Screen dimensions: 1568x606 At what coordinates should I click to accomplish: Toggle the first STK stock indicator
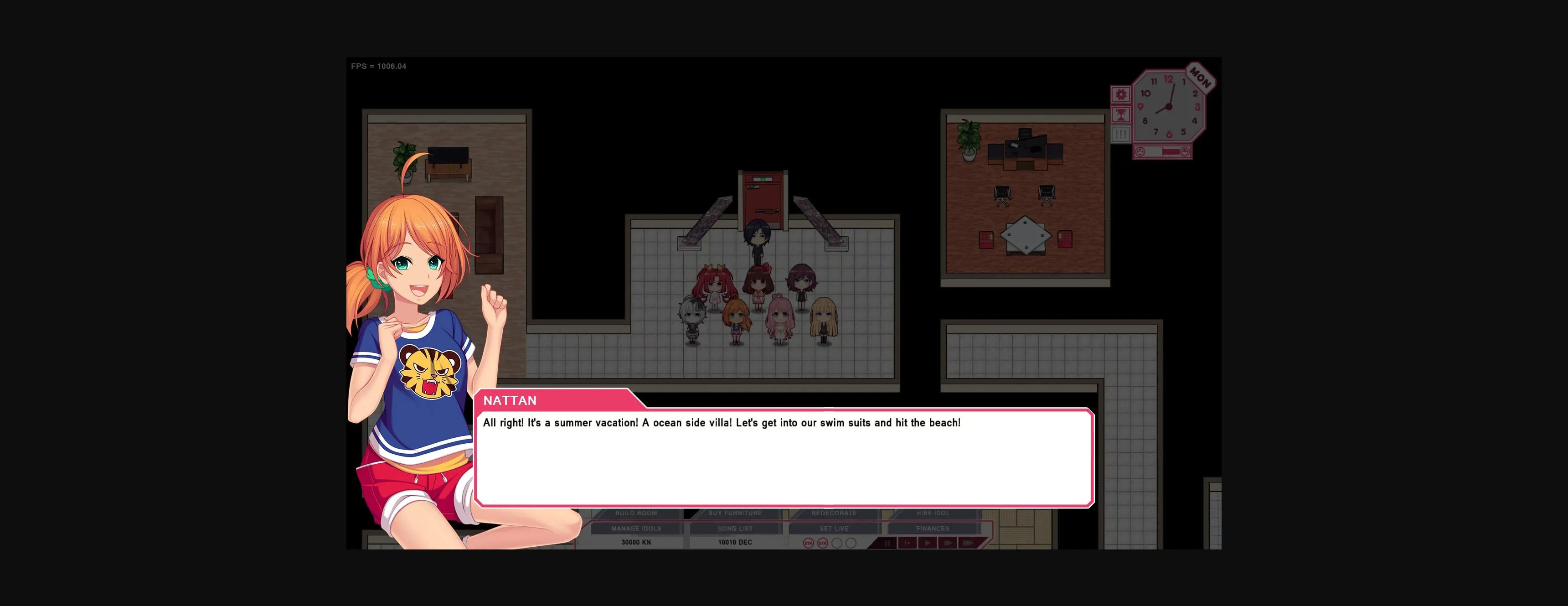point(808,543)
